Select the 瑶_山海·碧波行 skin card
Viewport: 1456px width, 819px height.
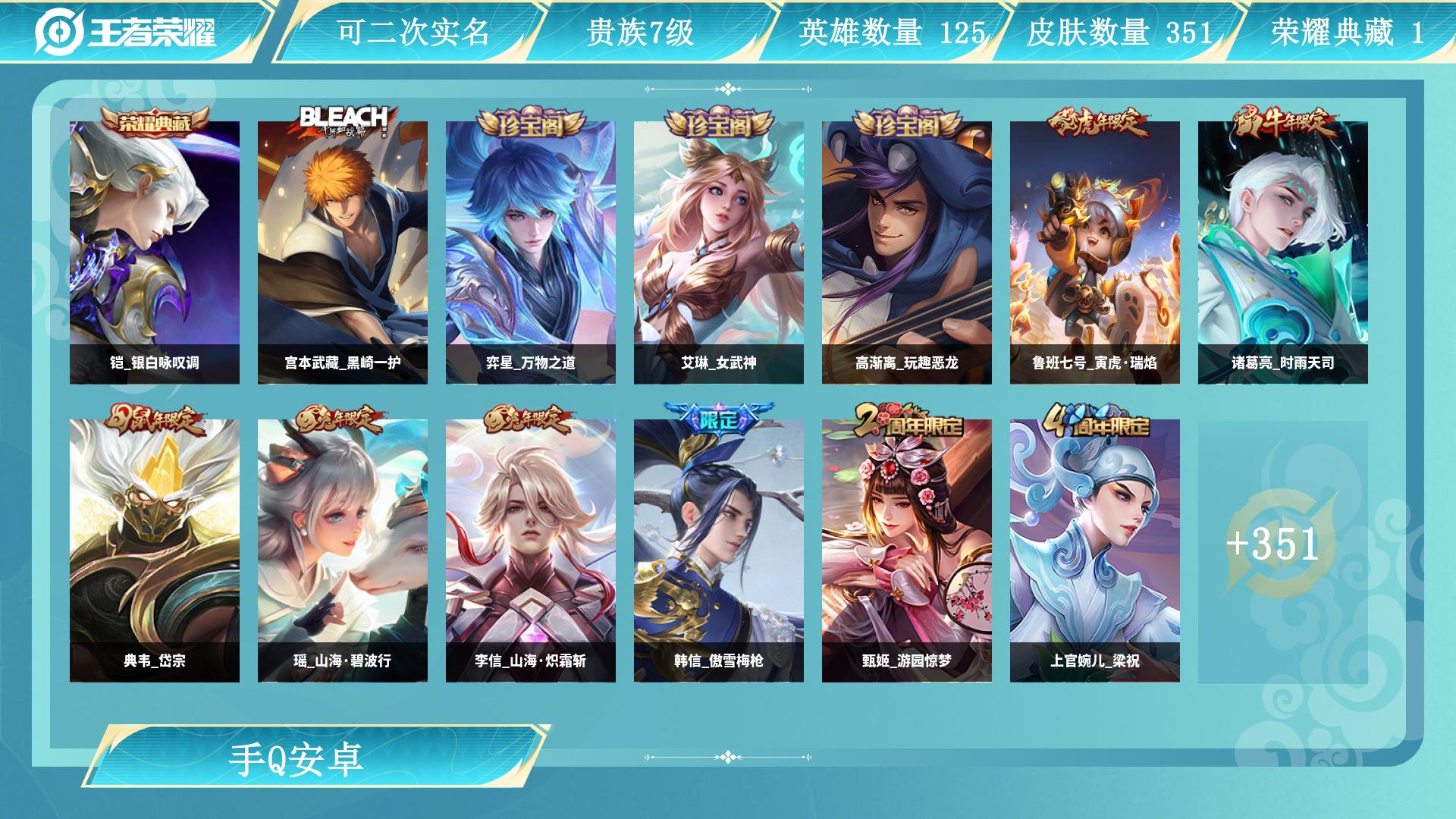click(343, 551)
